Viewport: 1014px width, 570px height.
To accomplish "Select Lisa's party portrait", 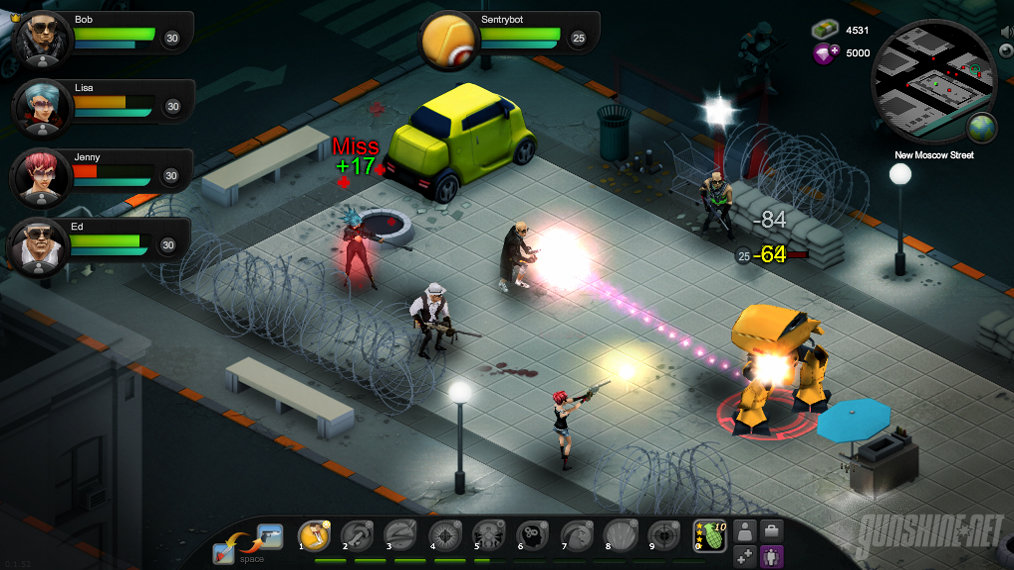I will 42,107.
